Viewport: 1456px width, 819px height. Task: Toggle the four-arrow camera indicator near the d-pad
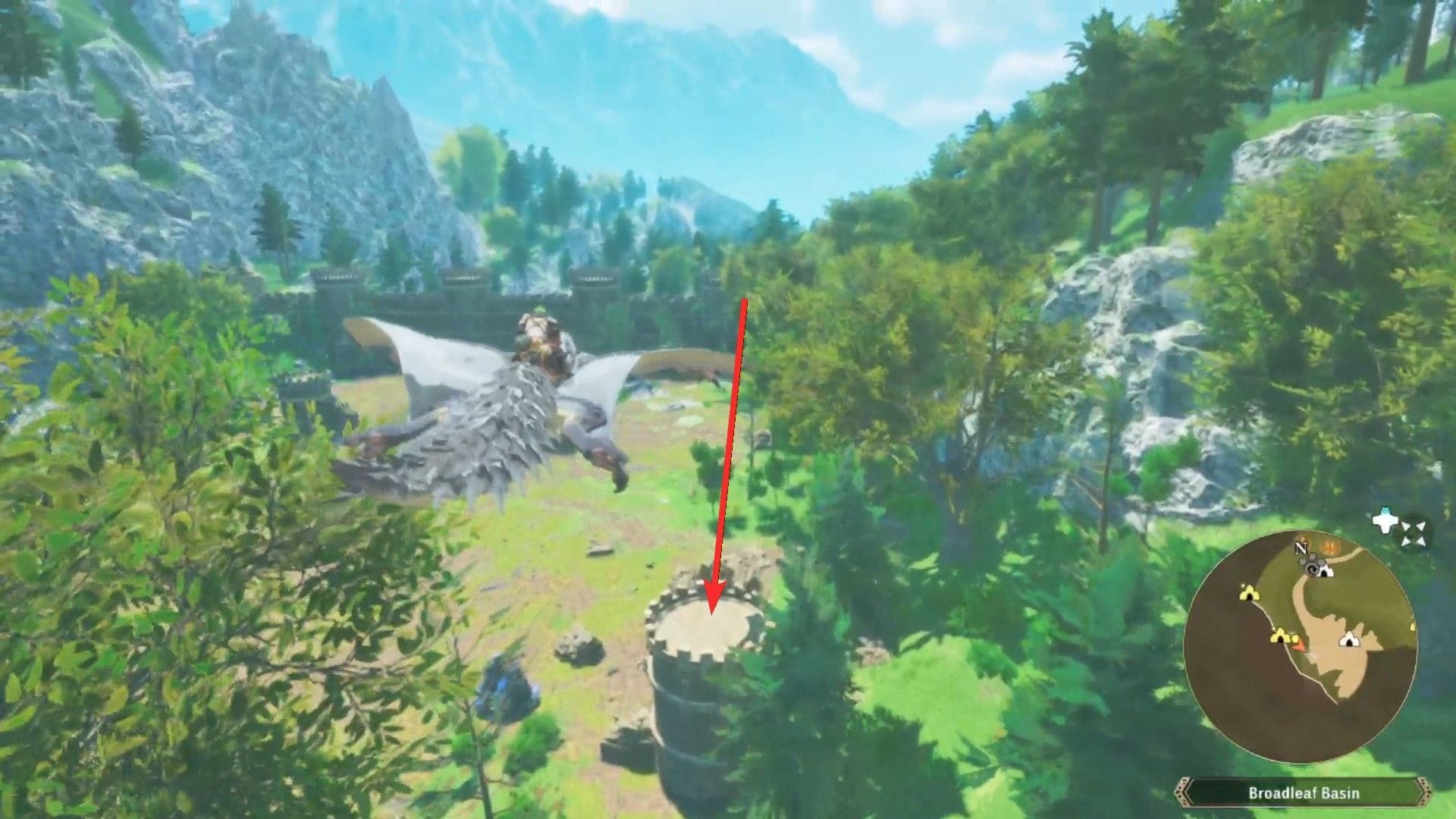point(1414,532)
